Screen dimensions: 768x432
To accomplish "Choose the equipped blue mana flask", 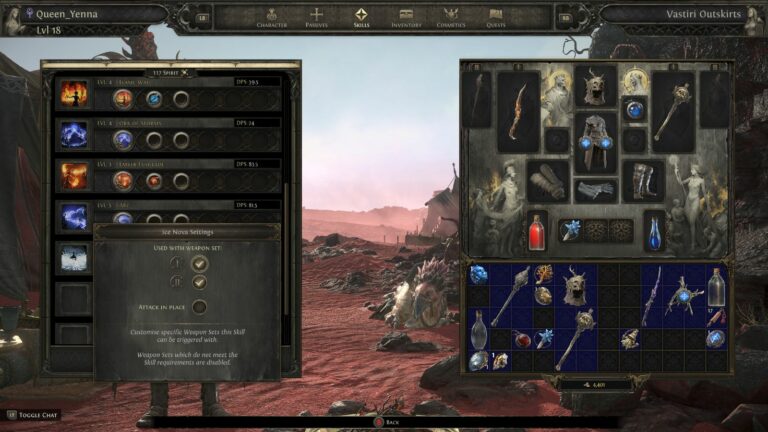I will 654,230.
